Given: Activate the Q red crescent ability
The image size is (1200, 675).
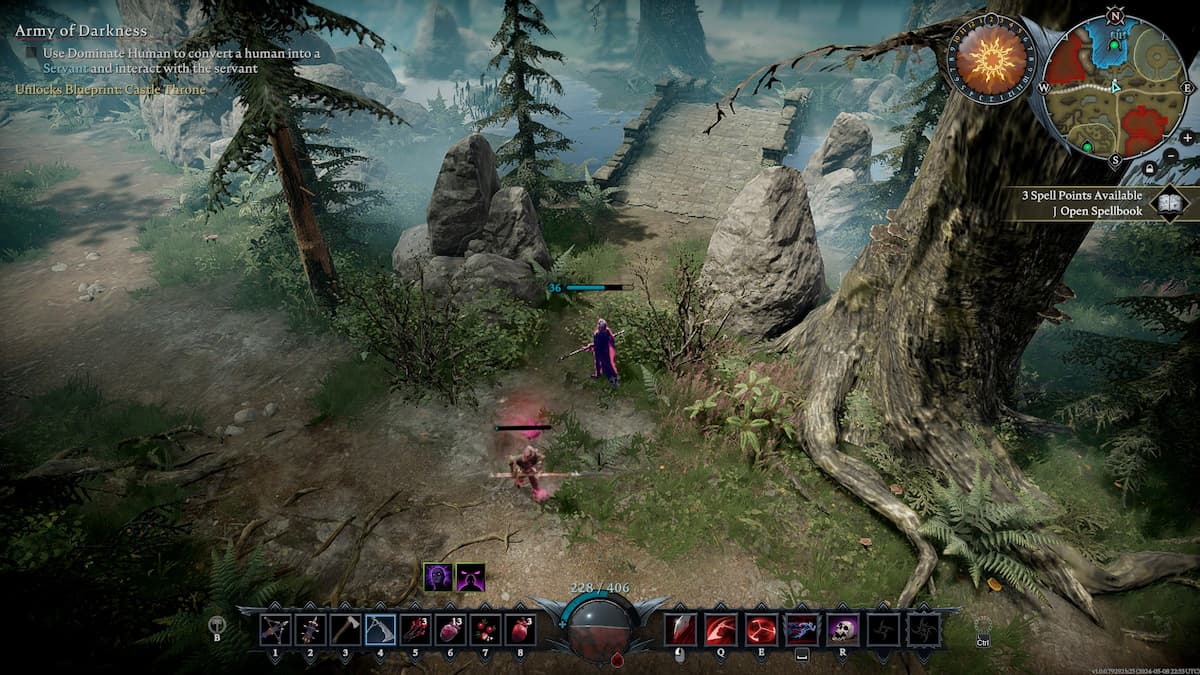Looking at the screenshot, I should [x=721, y=629].
